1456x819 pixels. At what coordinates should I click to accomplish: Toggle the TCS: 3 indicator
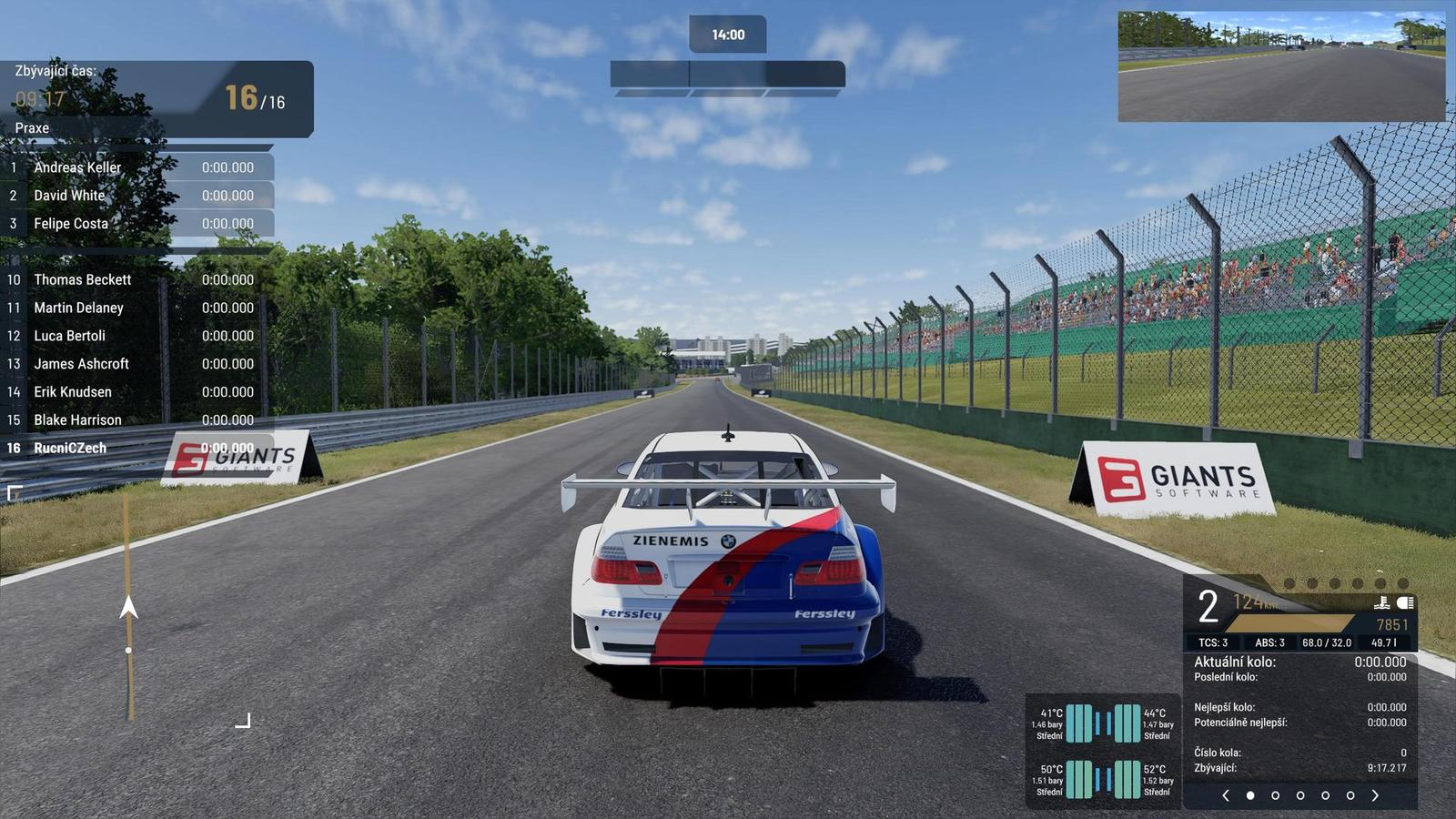click(x=1214, y=642)
